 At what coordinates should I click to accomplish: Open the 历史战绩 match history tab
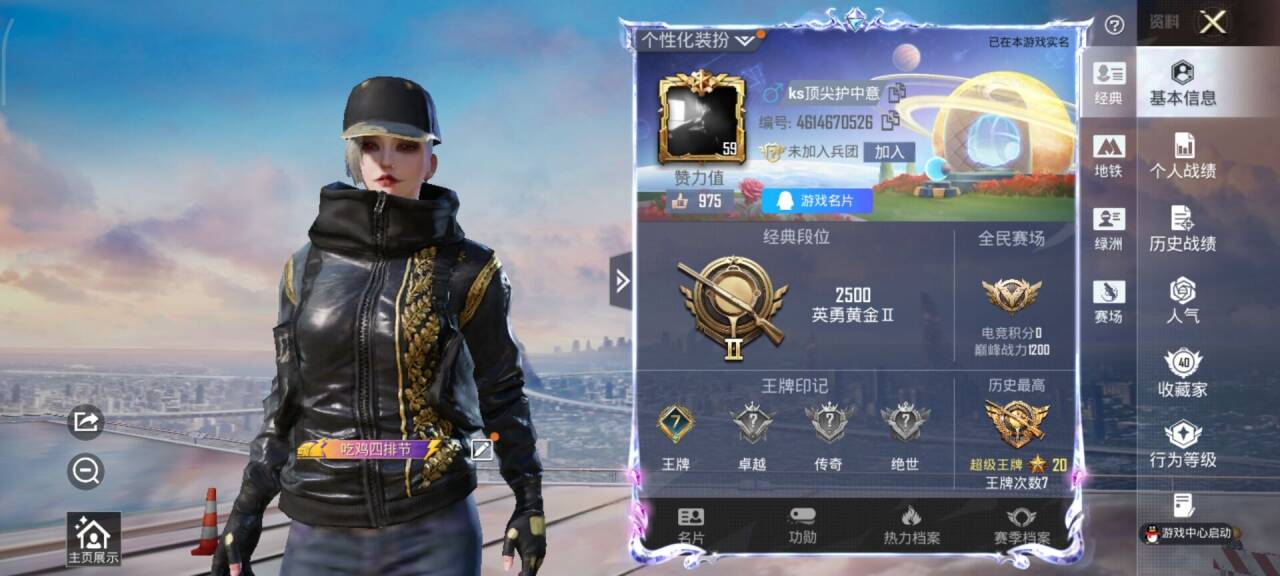click(1182, 229)
